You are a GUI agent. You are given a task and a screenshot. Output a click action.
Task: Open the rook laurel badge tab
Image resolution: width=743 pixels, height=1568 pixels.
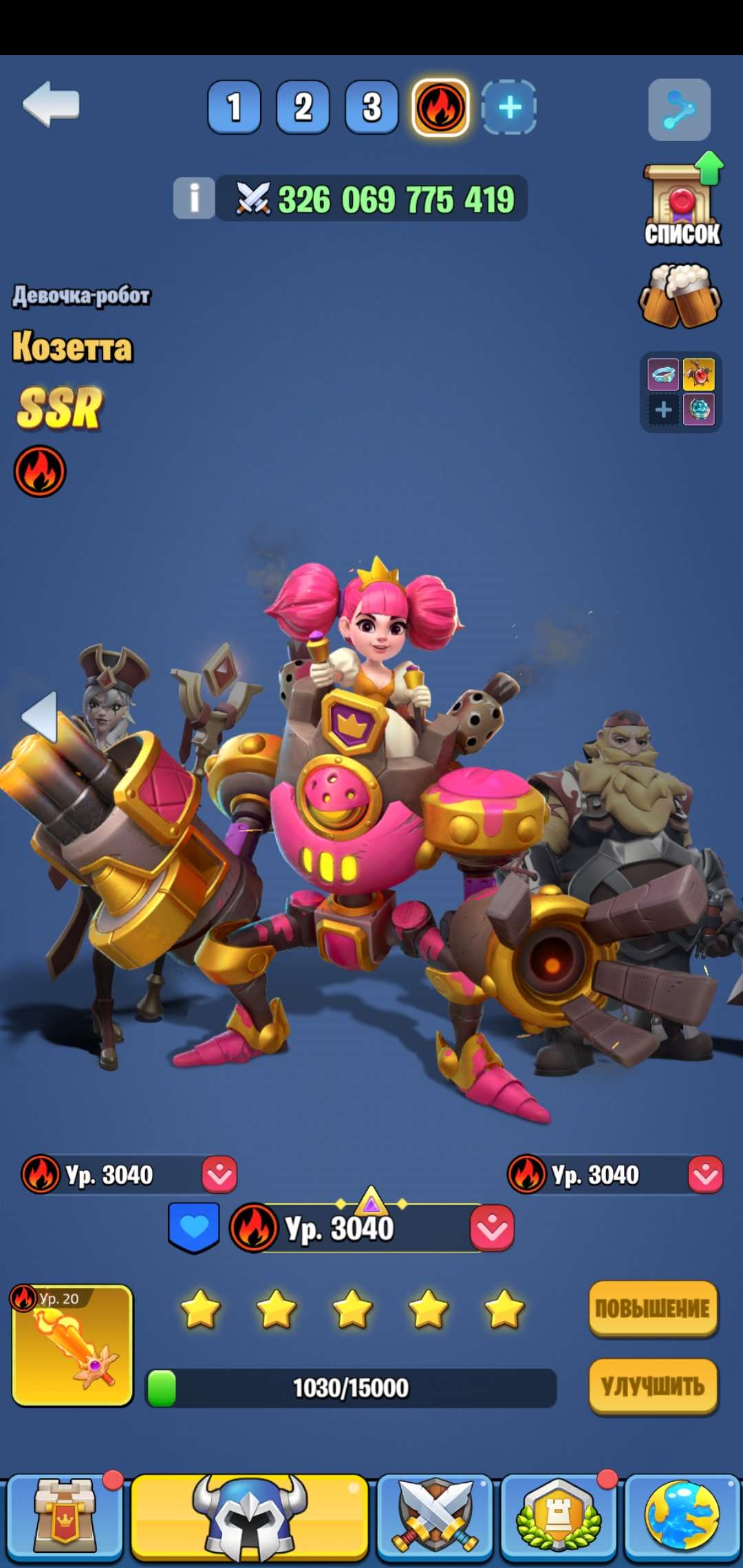pyautogui.click(x=558, y=1517)
